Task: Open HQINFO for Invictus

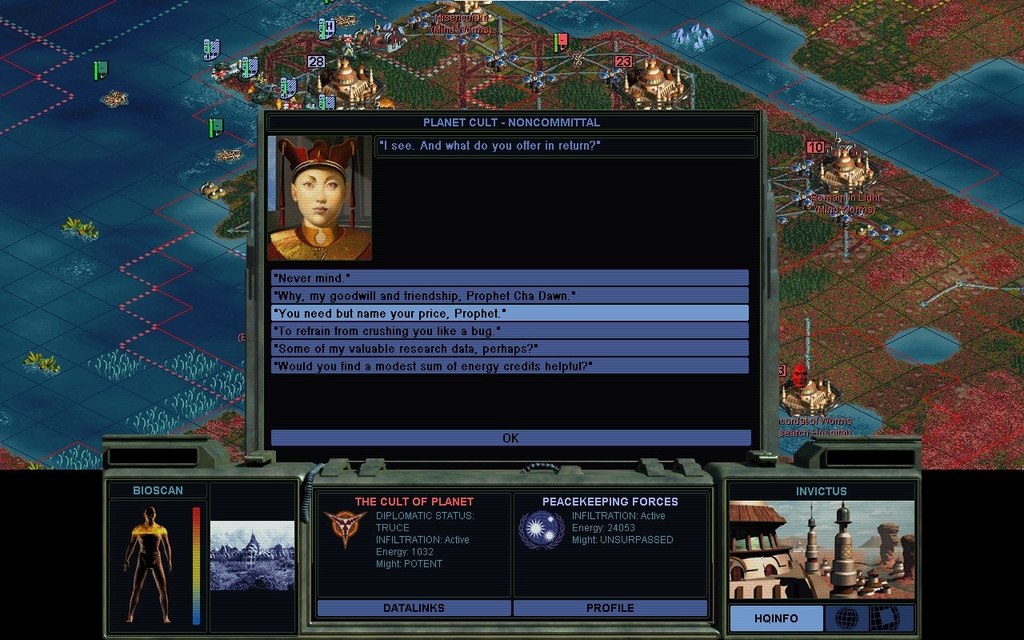Action: click(776, 618)
